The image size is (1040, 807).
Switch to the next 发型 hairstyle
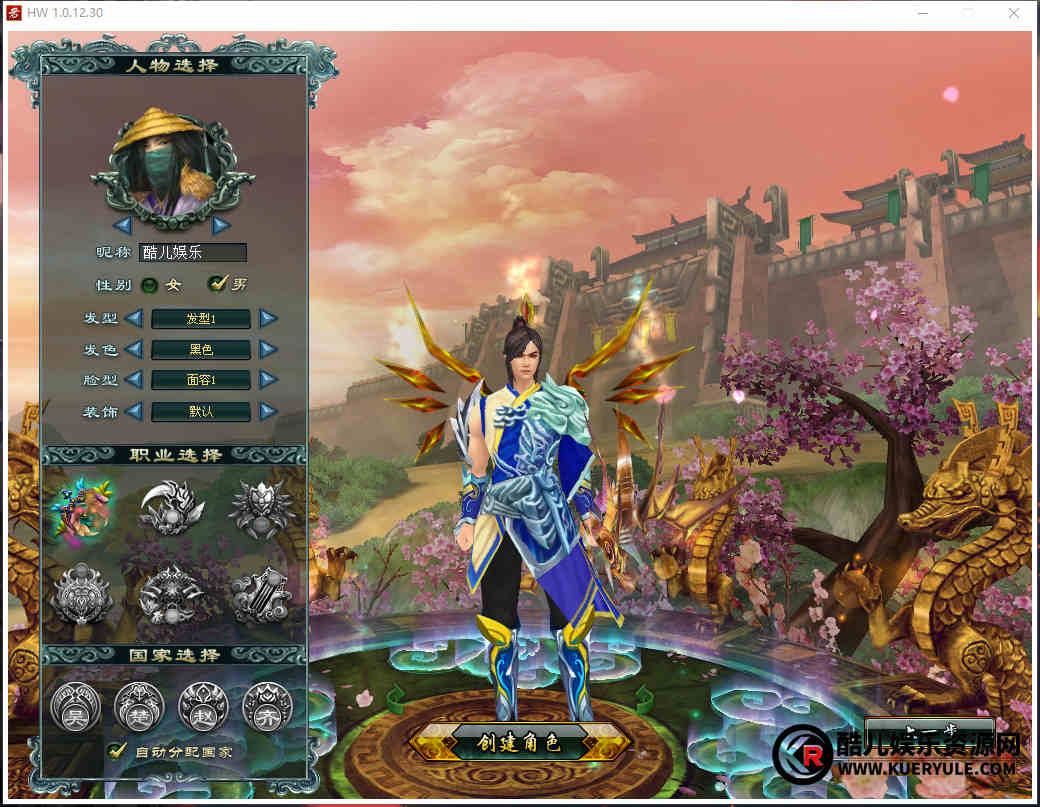click(x=268, y=319)
